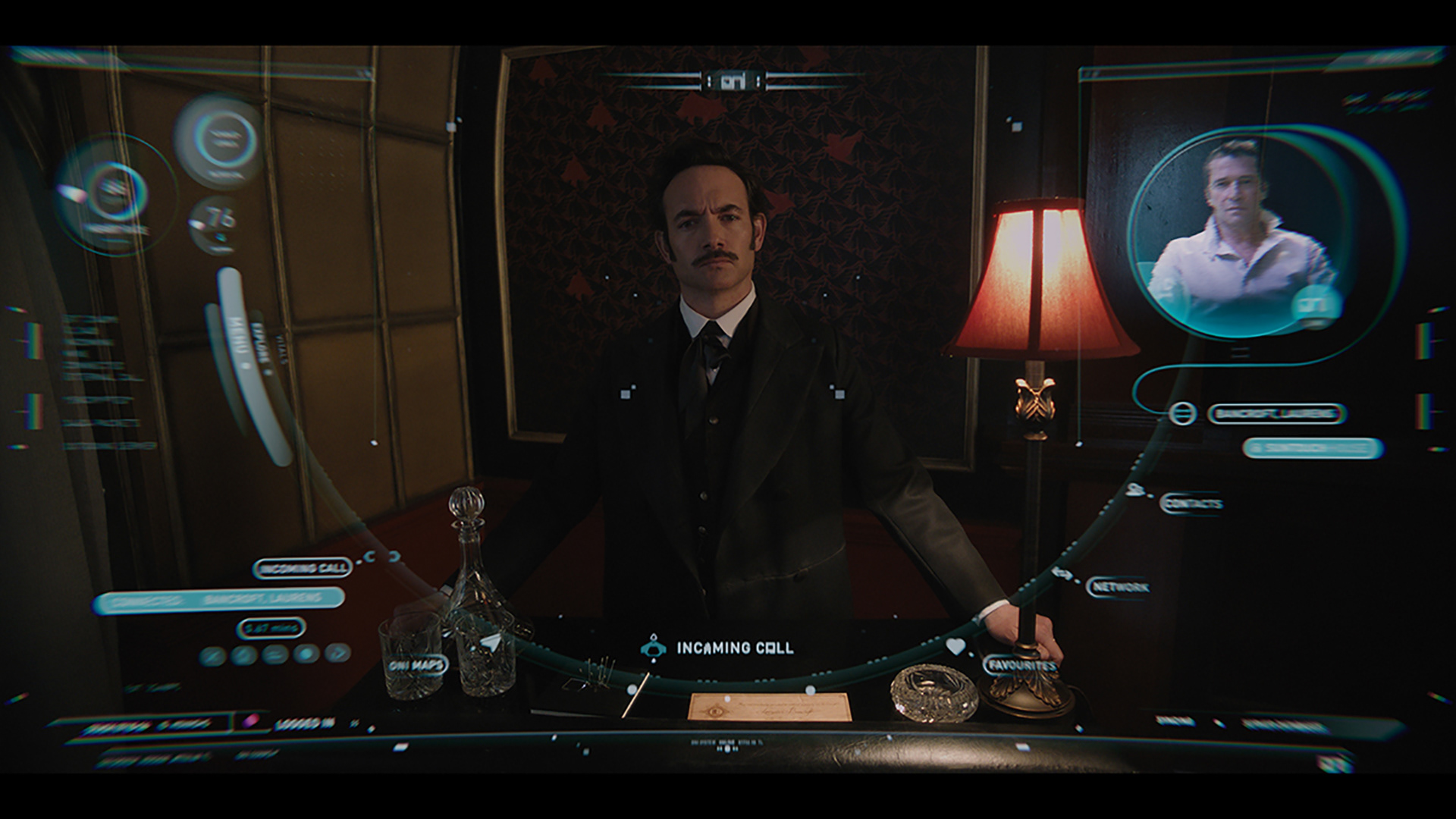Click the round striped icon beside Bancroft

1180,414
